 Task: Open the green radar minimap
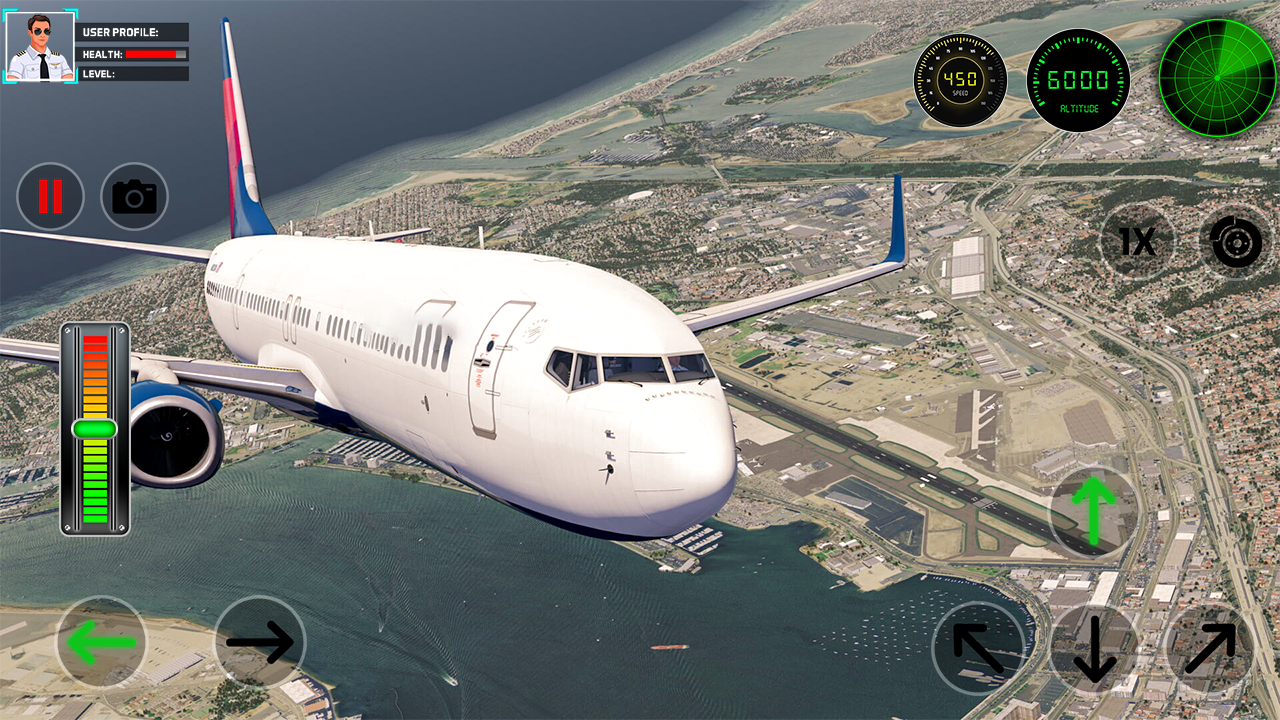[1217, 78]
